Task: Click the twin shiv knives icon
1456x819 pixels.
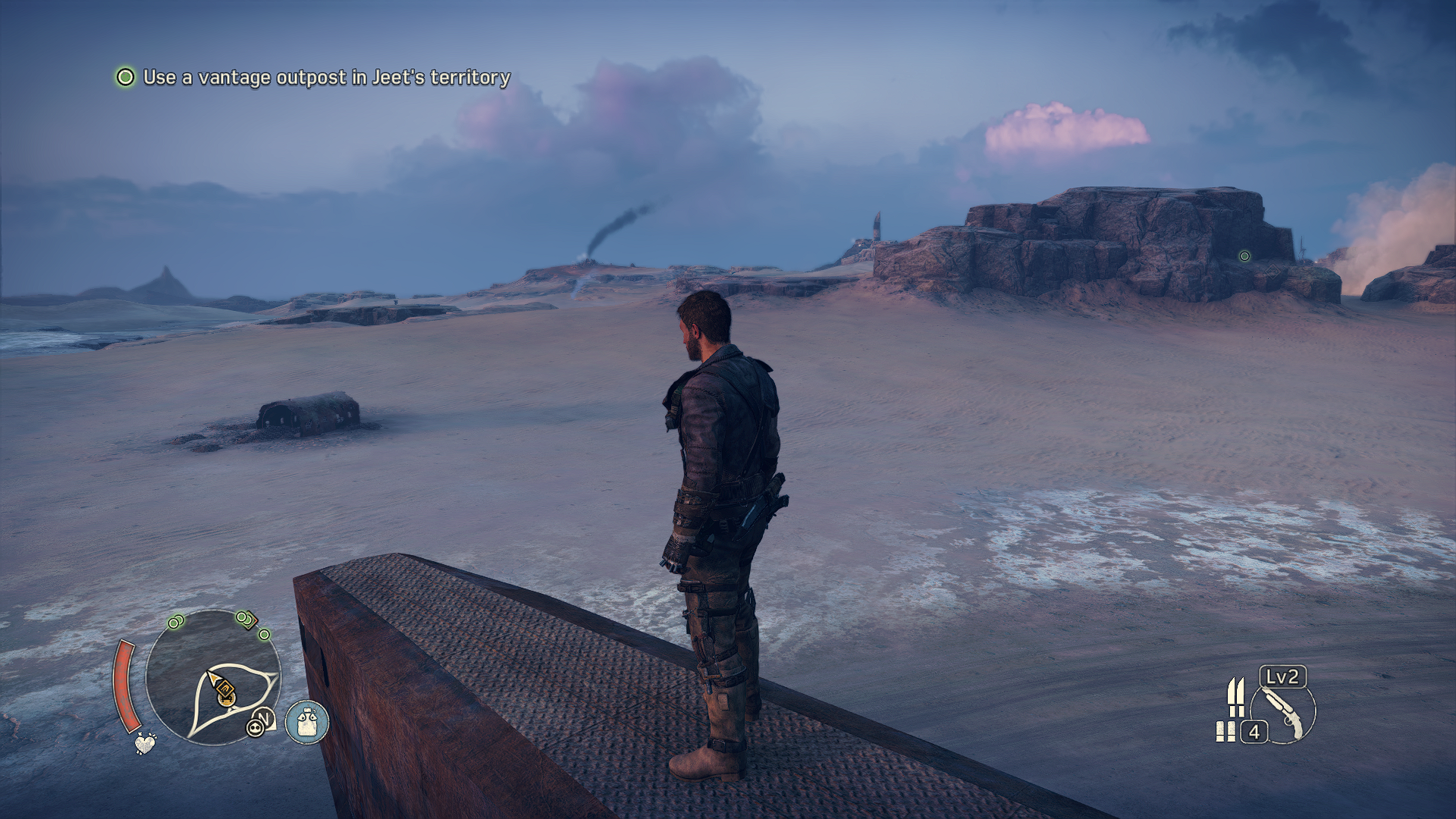Action: 1236,697
